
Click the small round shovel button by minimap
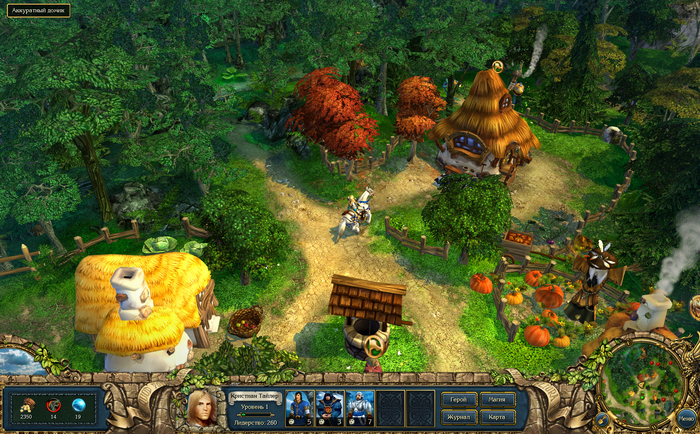pos(602,420)
